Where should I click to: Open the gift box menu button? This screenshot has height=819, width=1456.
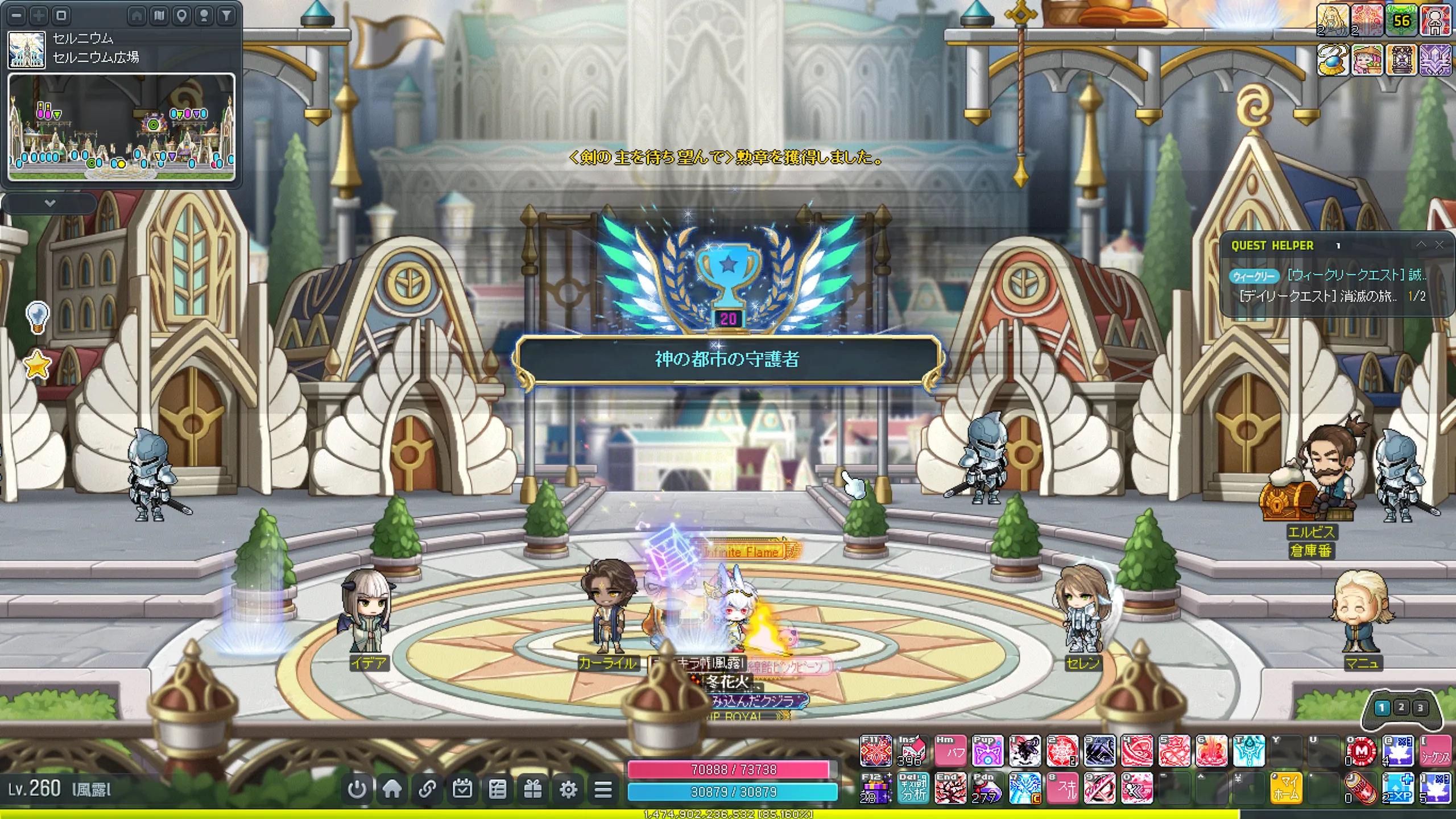click(532, 789)
